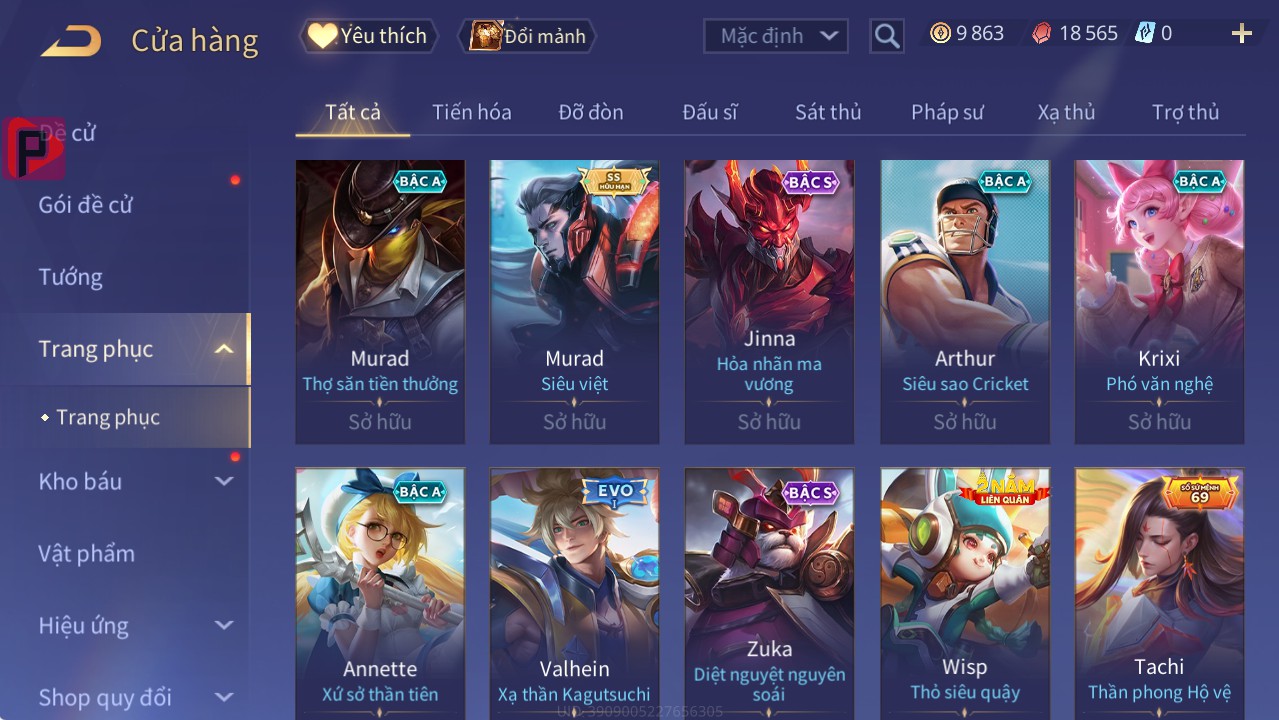Select the Sát thủ tab
The width and height of the screenshot is (1279, 720).
click(828, 112)
